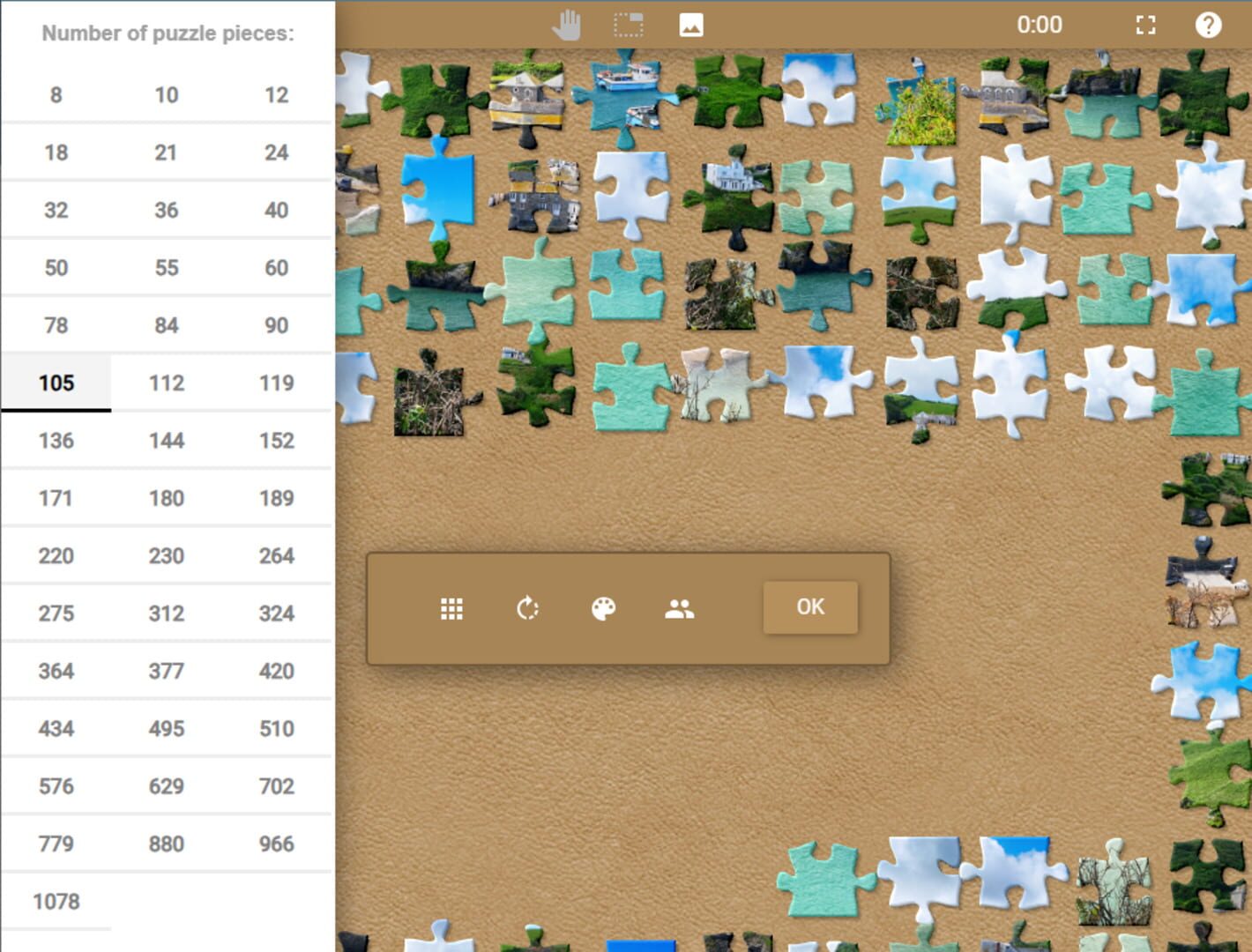Open the help dialog

coord(1209,25)
